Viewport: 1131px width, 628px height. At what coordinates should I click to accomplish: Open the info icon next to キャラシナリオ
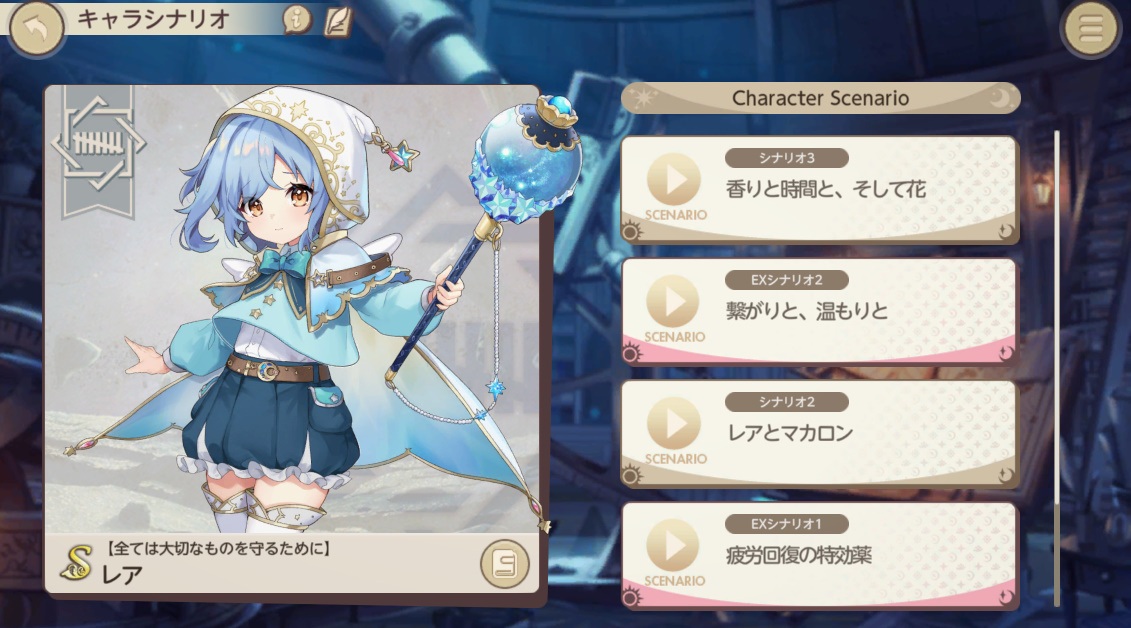click(296, 19)
